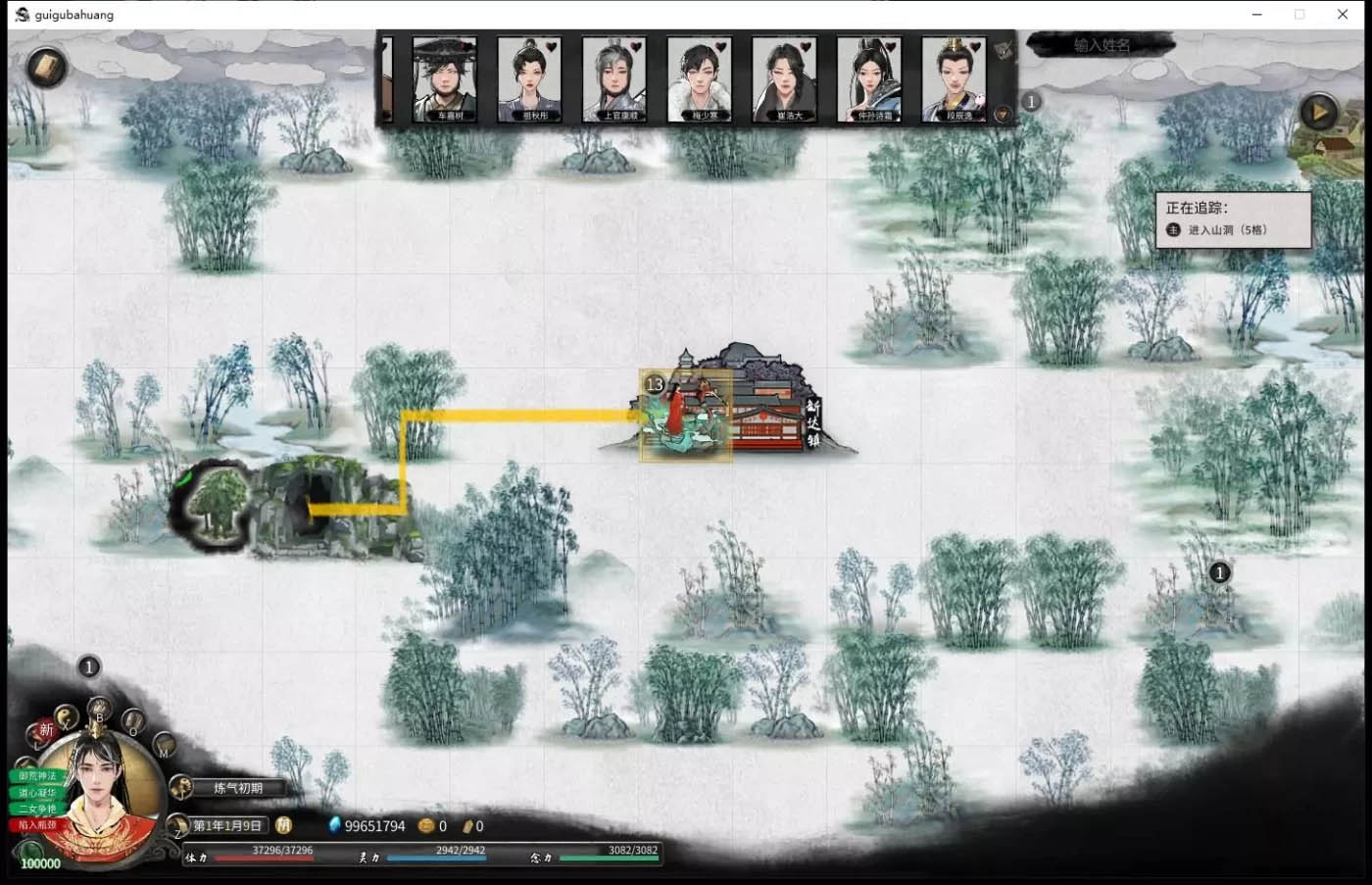The width and height of the screenshot is (1372, 885).
Task: Click the 输入姓名 name search field
Action: (x=1102, y=45)
